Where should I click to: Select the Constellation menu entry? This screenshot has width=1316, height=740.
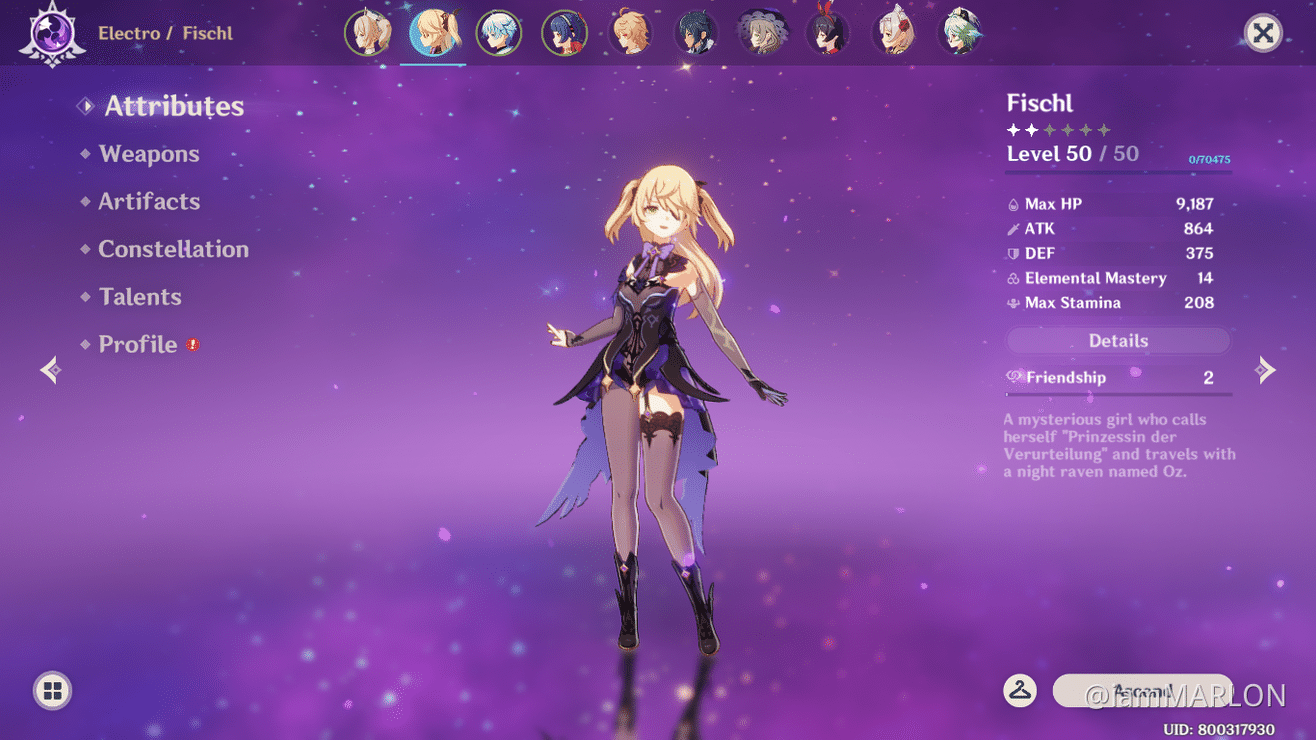point(173,249)
